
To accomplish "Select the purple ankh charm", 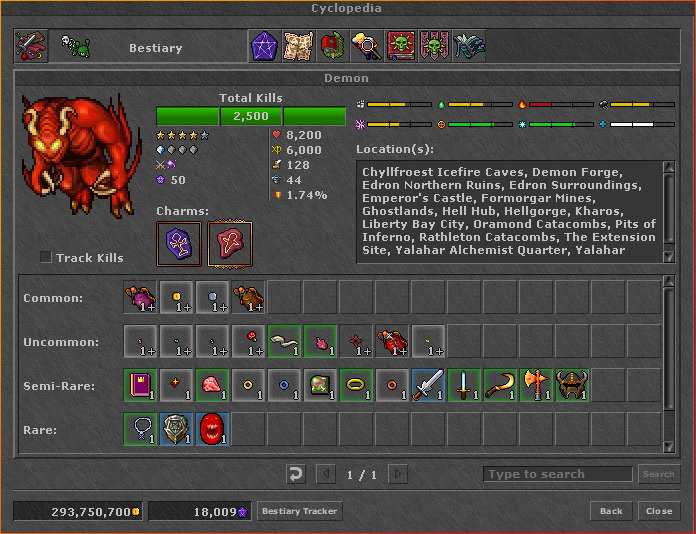I will pos(179,244).
